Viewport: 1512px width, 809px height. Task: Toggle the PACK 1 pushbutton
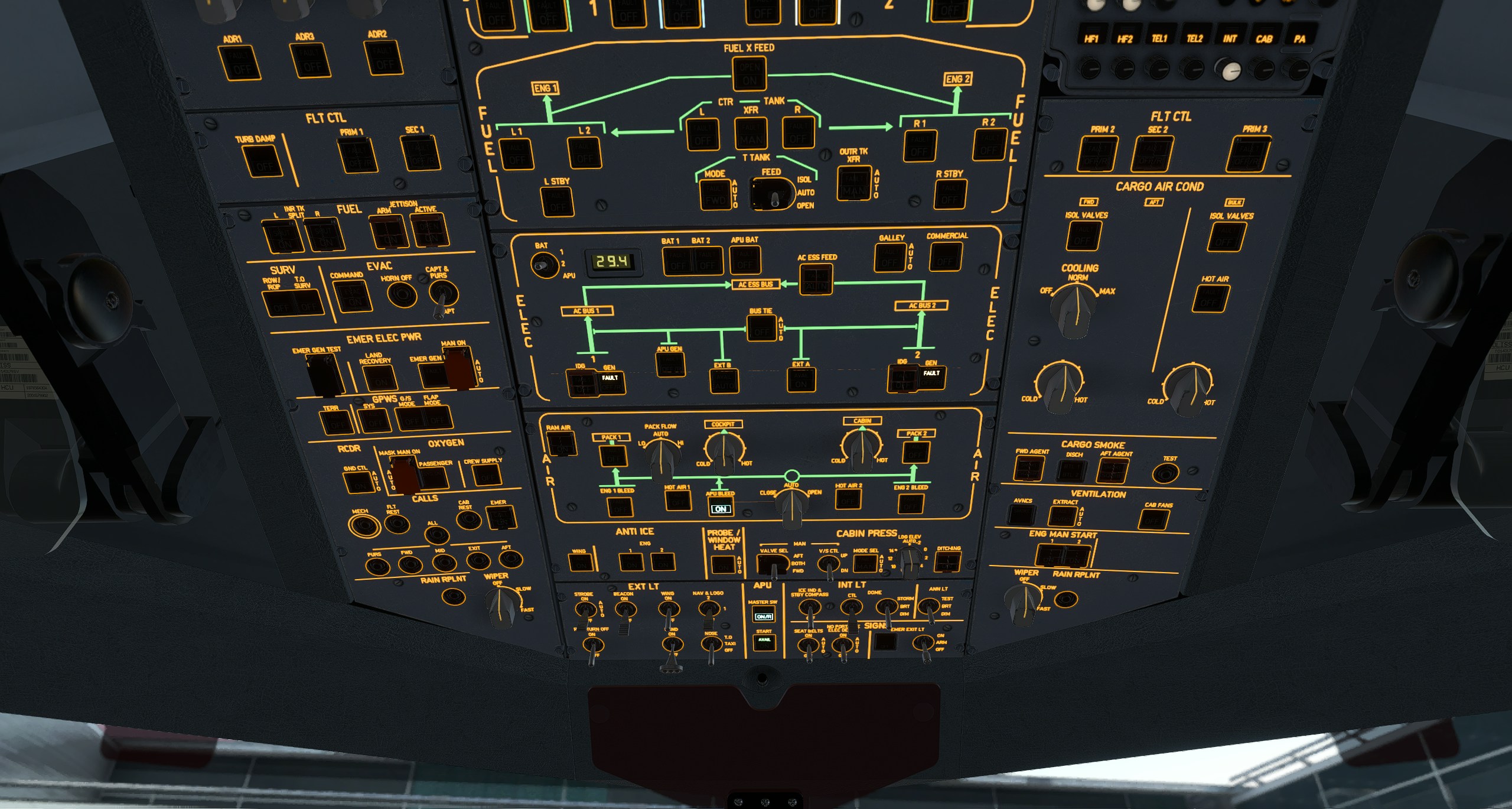click(613, 456)
